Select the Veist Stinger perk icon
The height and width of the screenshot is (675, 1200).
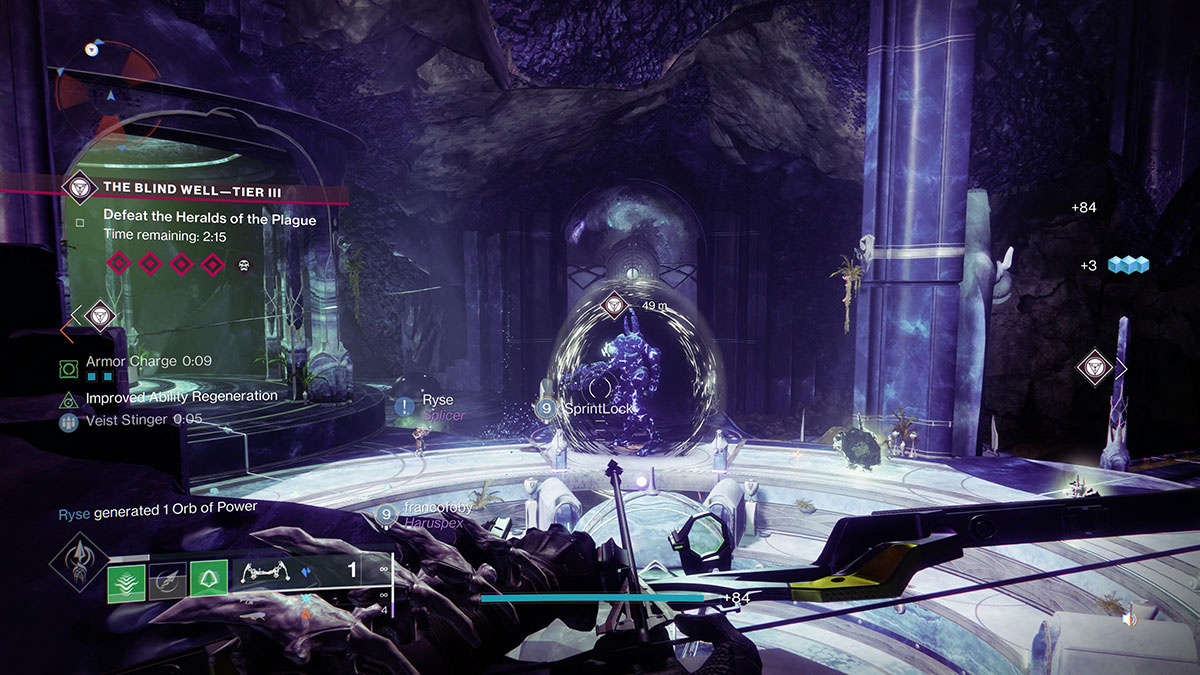tap(68, 422)
